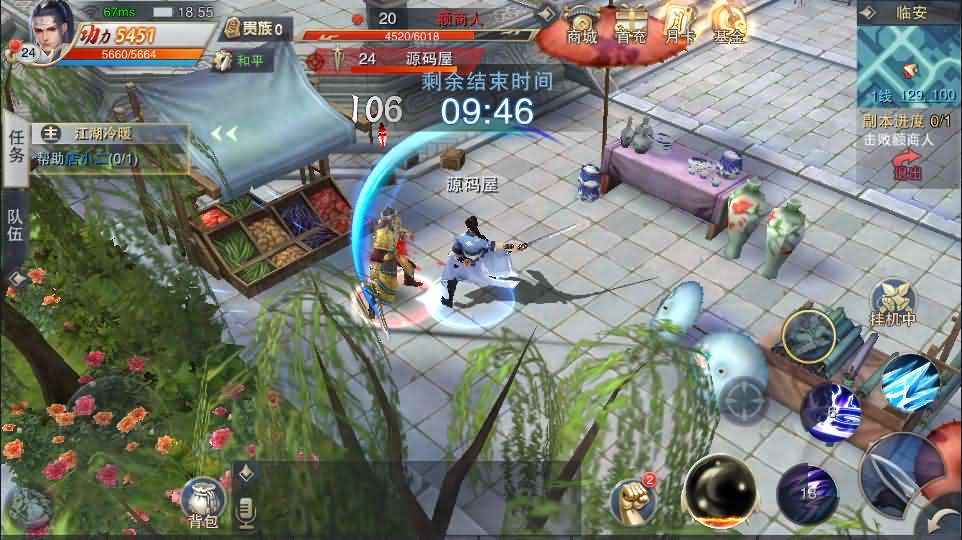Toggle the 挂机中 auto-battle button

click(x=893, y=301)
